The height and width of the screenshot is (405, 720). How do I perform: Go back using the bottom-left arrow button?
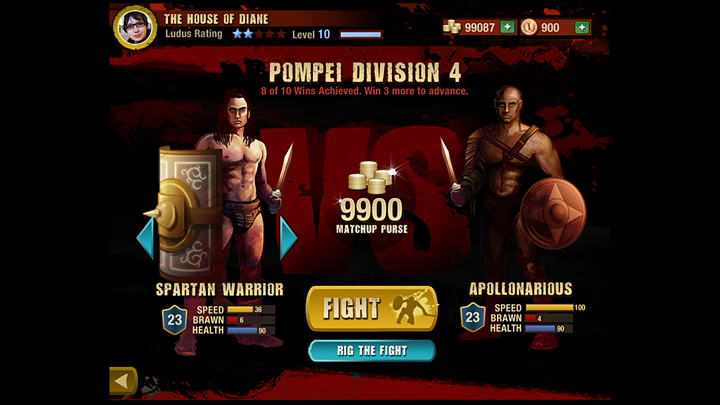coord(123,381)
